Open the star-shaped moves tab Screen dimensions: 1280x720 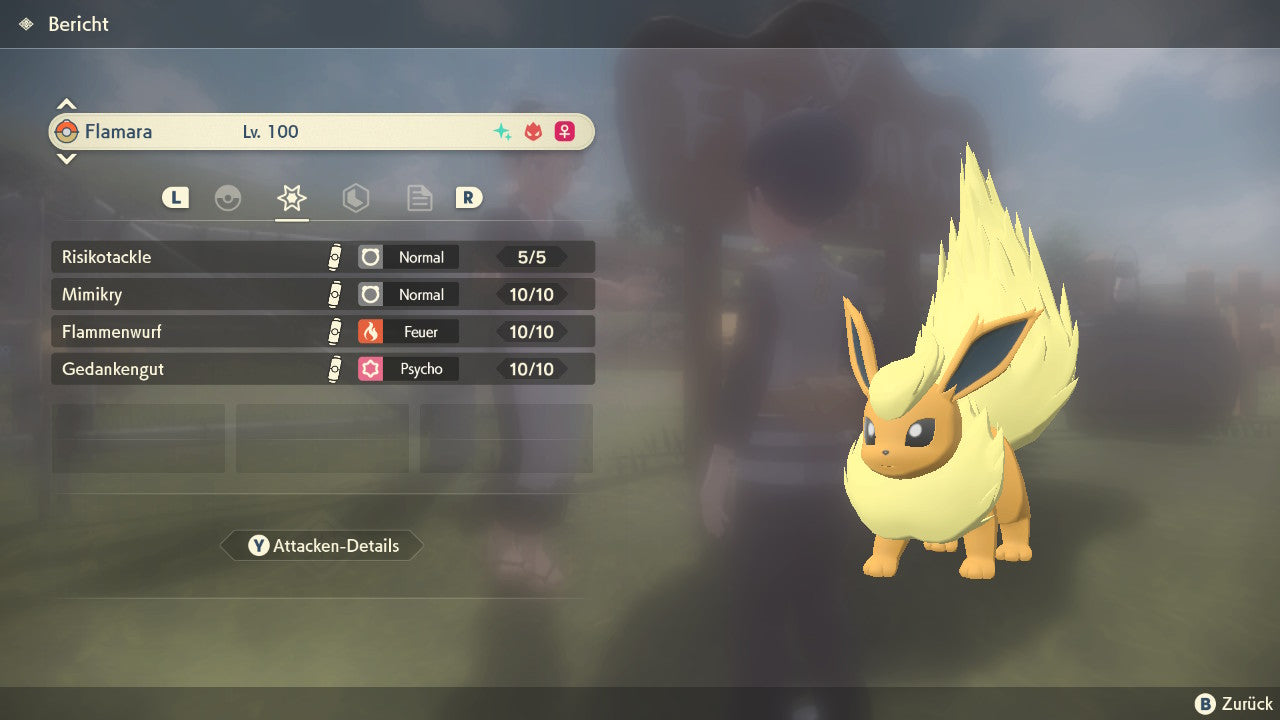[x=291, y=198]
